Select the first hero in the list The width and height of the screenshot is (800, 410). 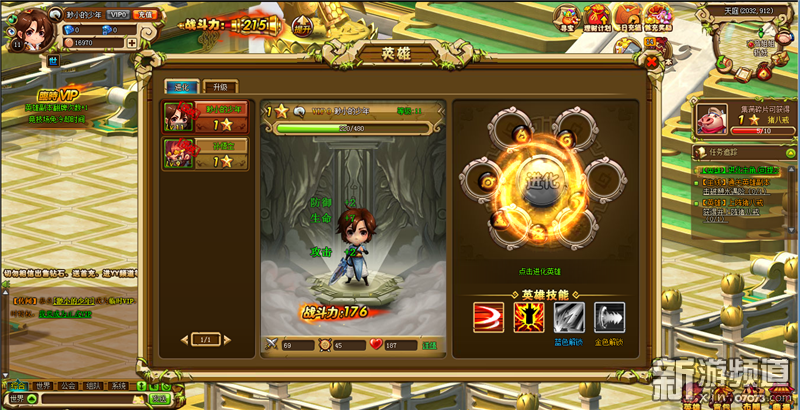(205, 118)
